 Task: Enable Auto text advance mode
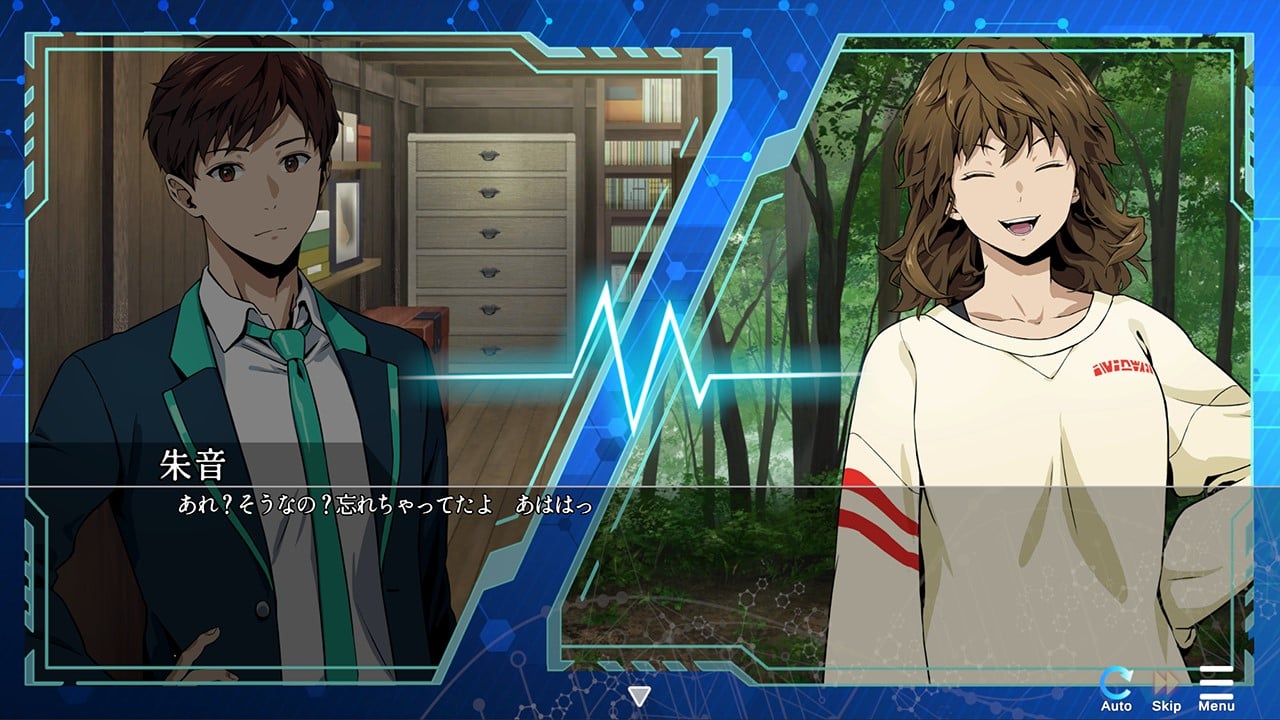(1116, 688)
